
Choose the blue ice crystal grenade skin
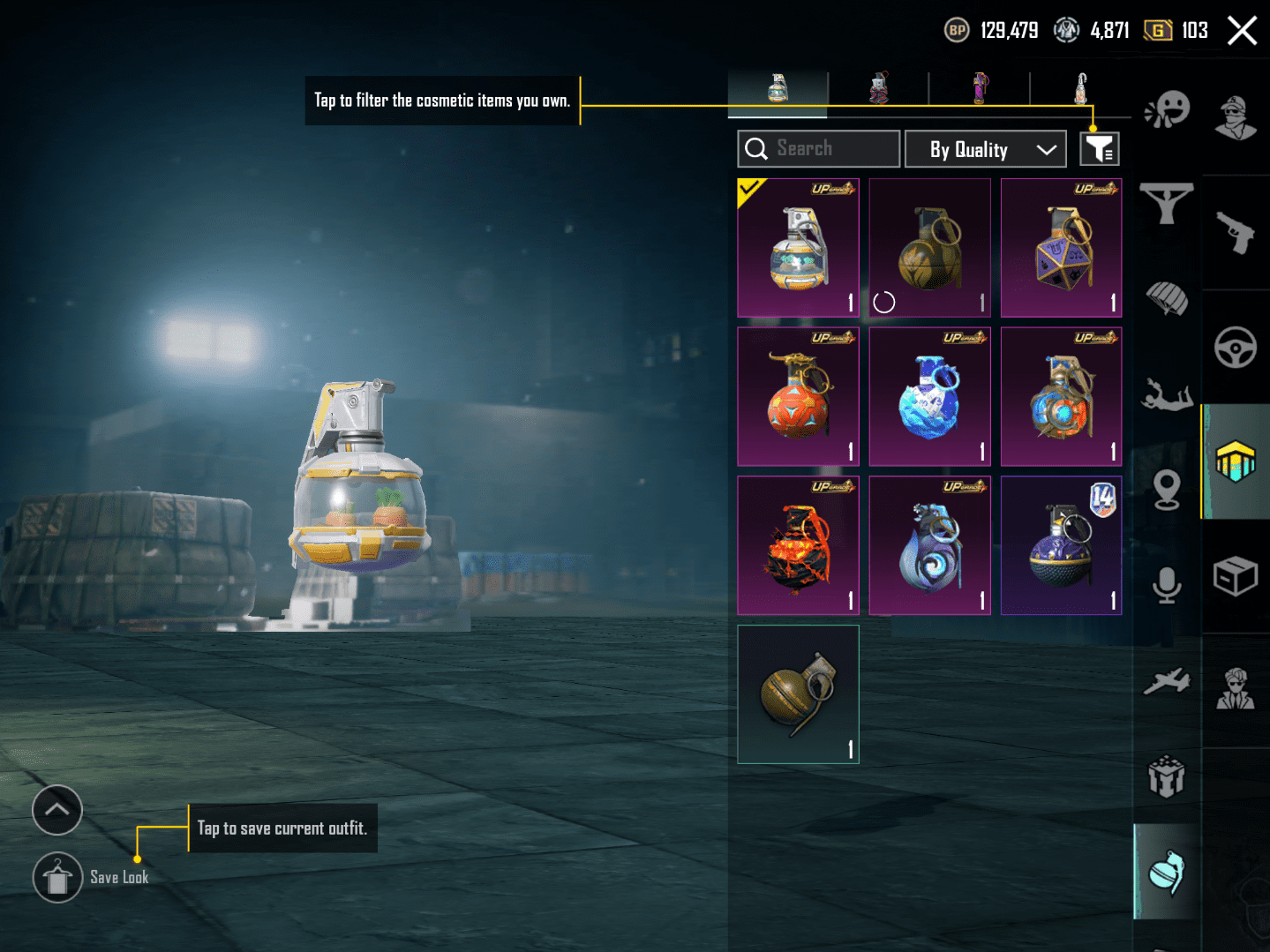(929, 397)
